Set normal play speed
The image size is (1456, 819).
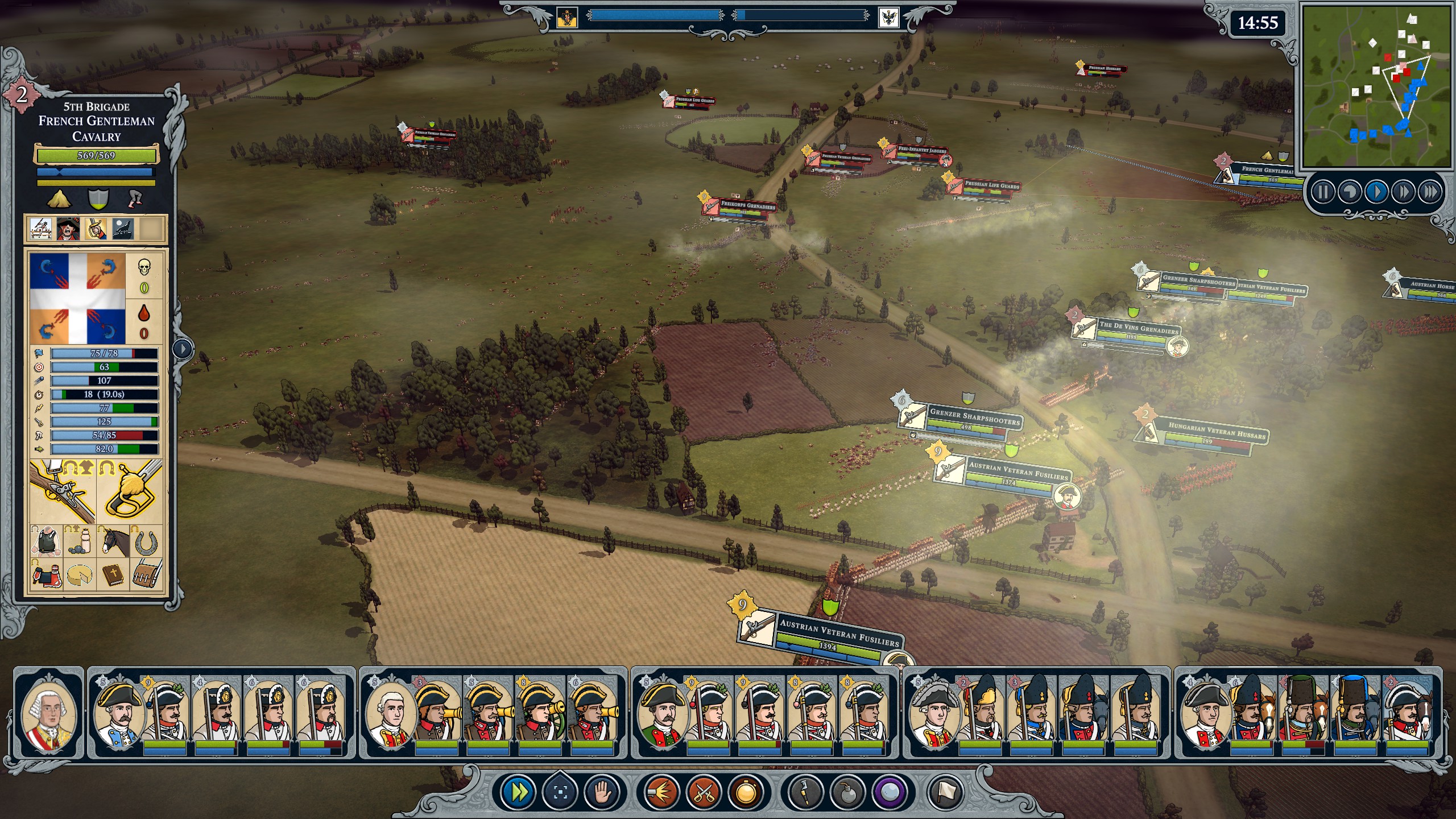pos(1376,192)
